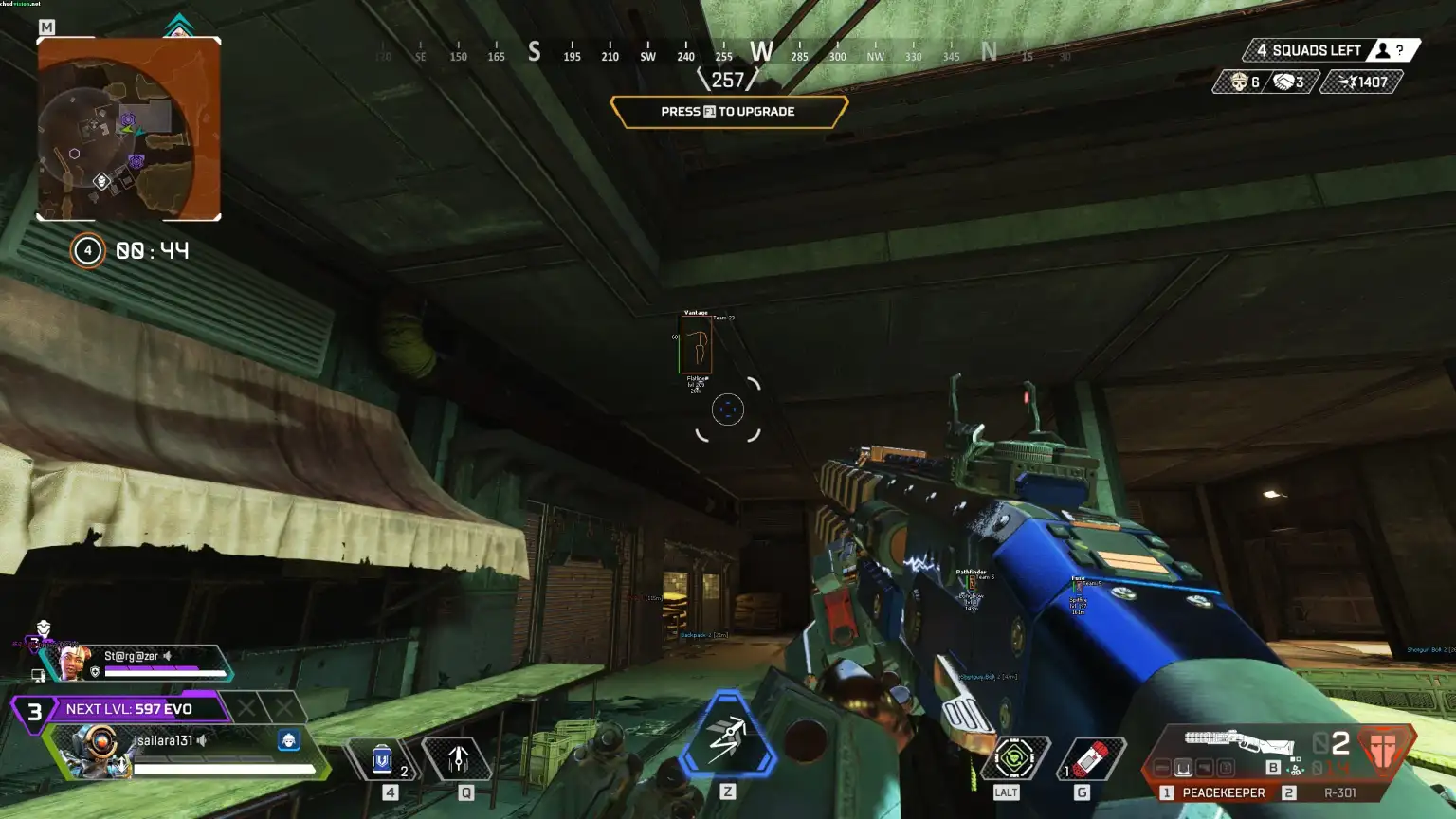Use the green survival item slot
Screen dimensions: 1456x819
[x=1015, y=758]
